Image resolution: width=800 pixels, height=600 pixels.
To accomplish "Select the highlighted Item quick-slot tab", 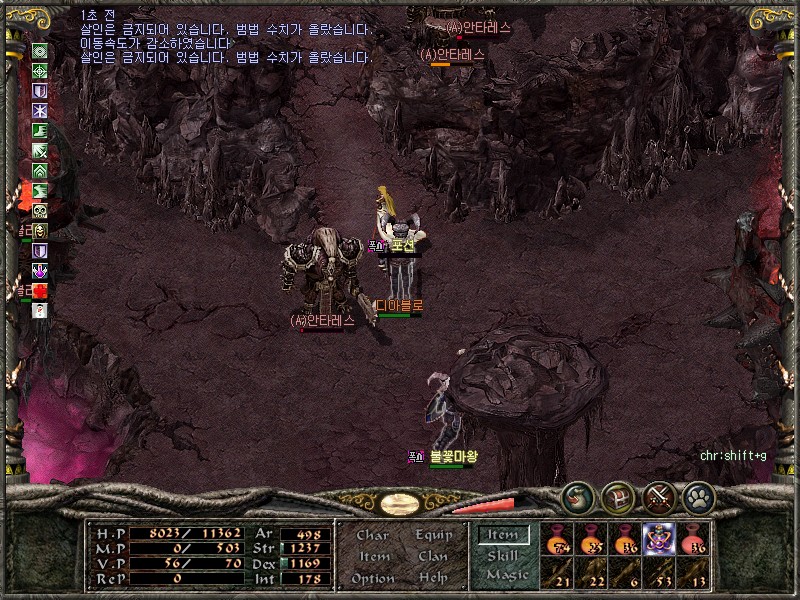I will [503, 535].
